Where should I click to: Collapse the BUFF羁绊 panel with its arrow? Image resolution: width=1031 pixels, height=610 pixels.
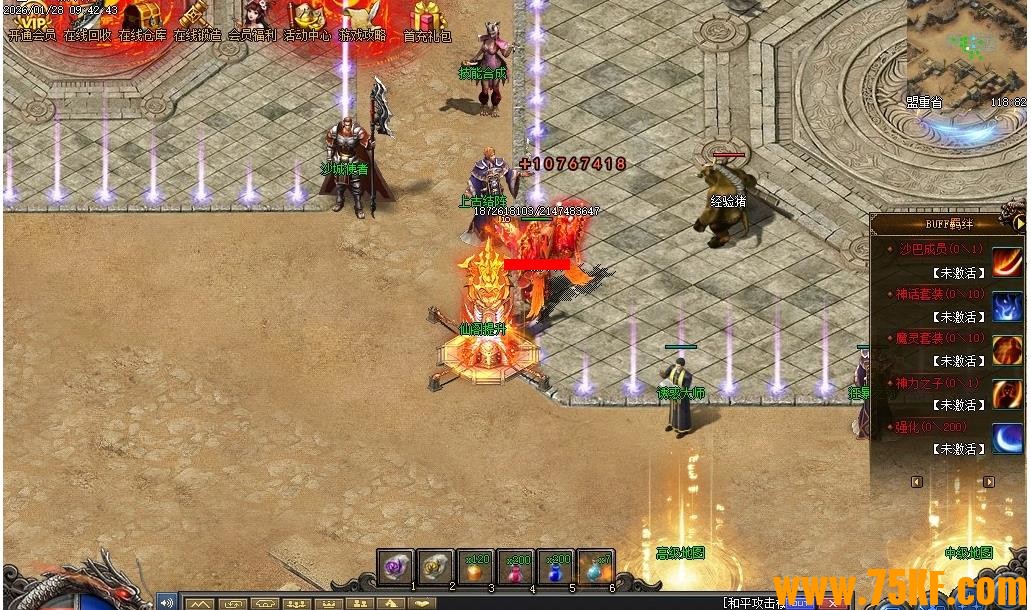[1020, 224]
